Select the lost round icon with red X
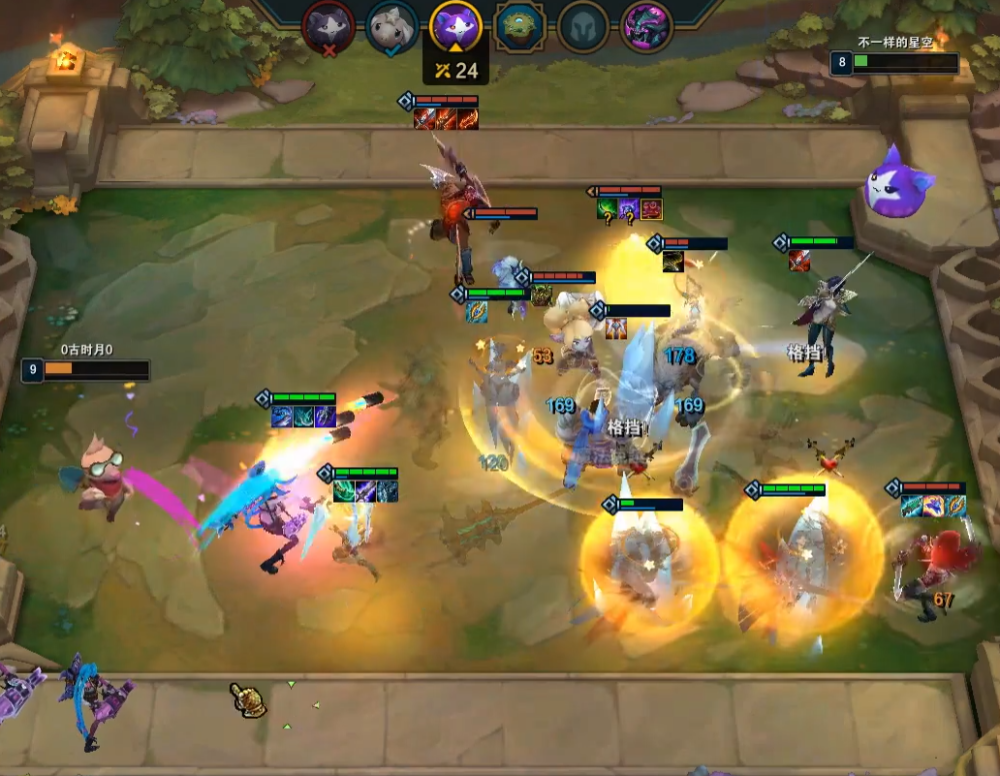1000x776 pixels. tap(328, 27)
